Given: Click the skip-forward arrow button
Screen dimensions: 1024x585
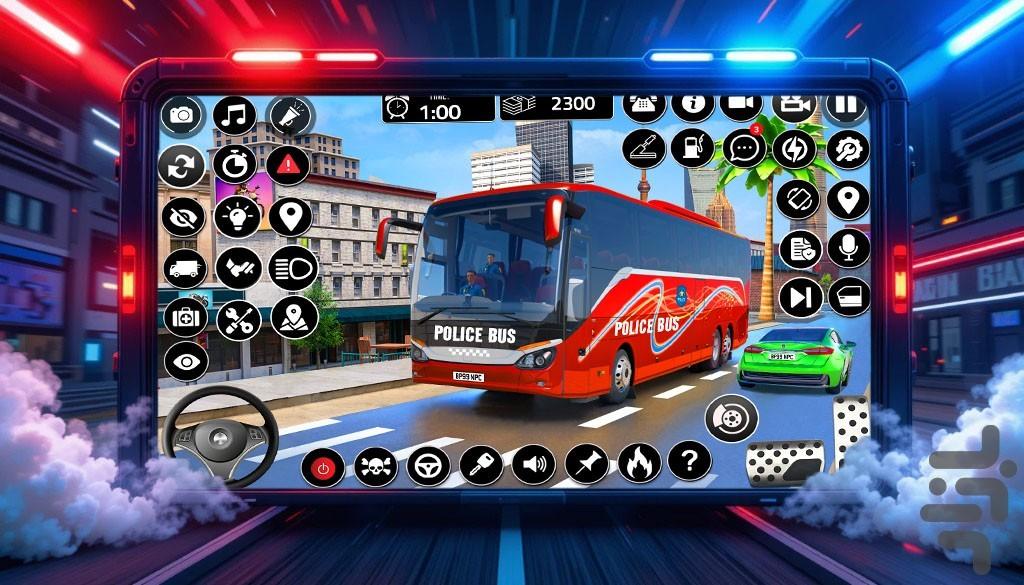Looking at the screenshot, I should 800,297.
